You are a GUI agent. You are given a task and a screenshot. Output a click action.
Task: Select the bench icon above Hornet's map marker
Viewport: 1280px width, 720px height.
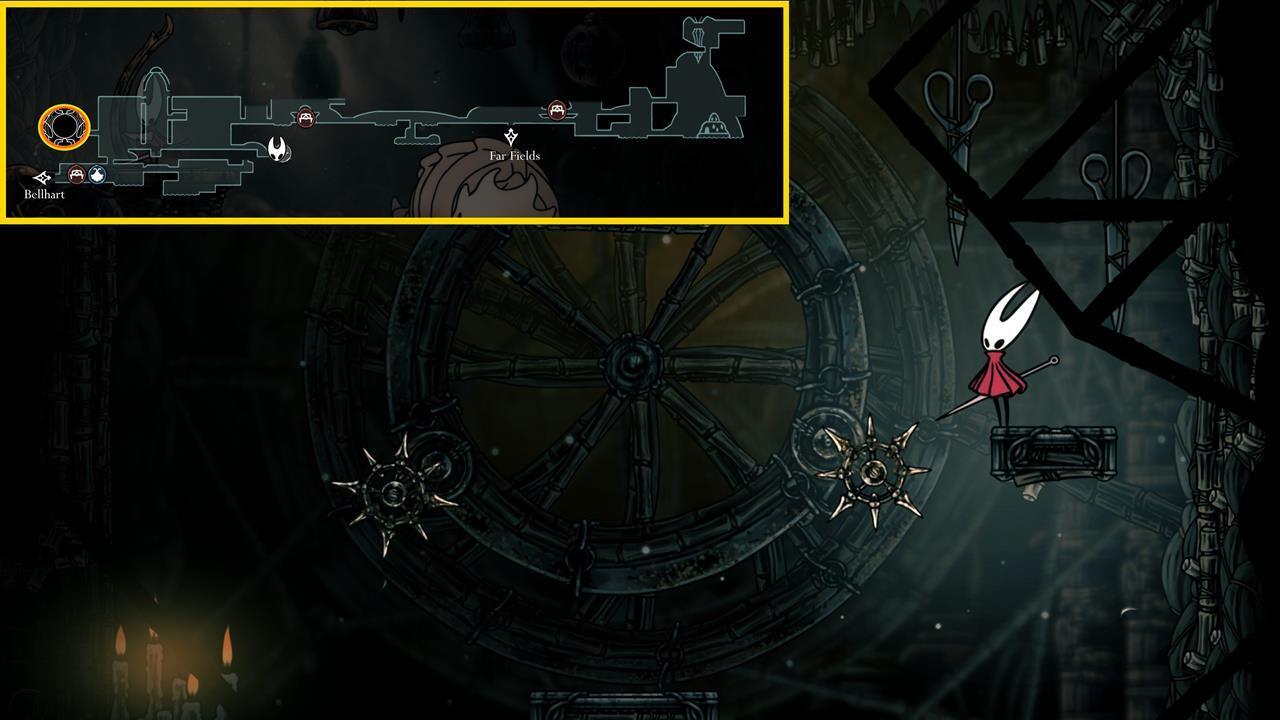tap(305, 116)
